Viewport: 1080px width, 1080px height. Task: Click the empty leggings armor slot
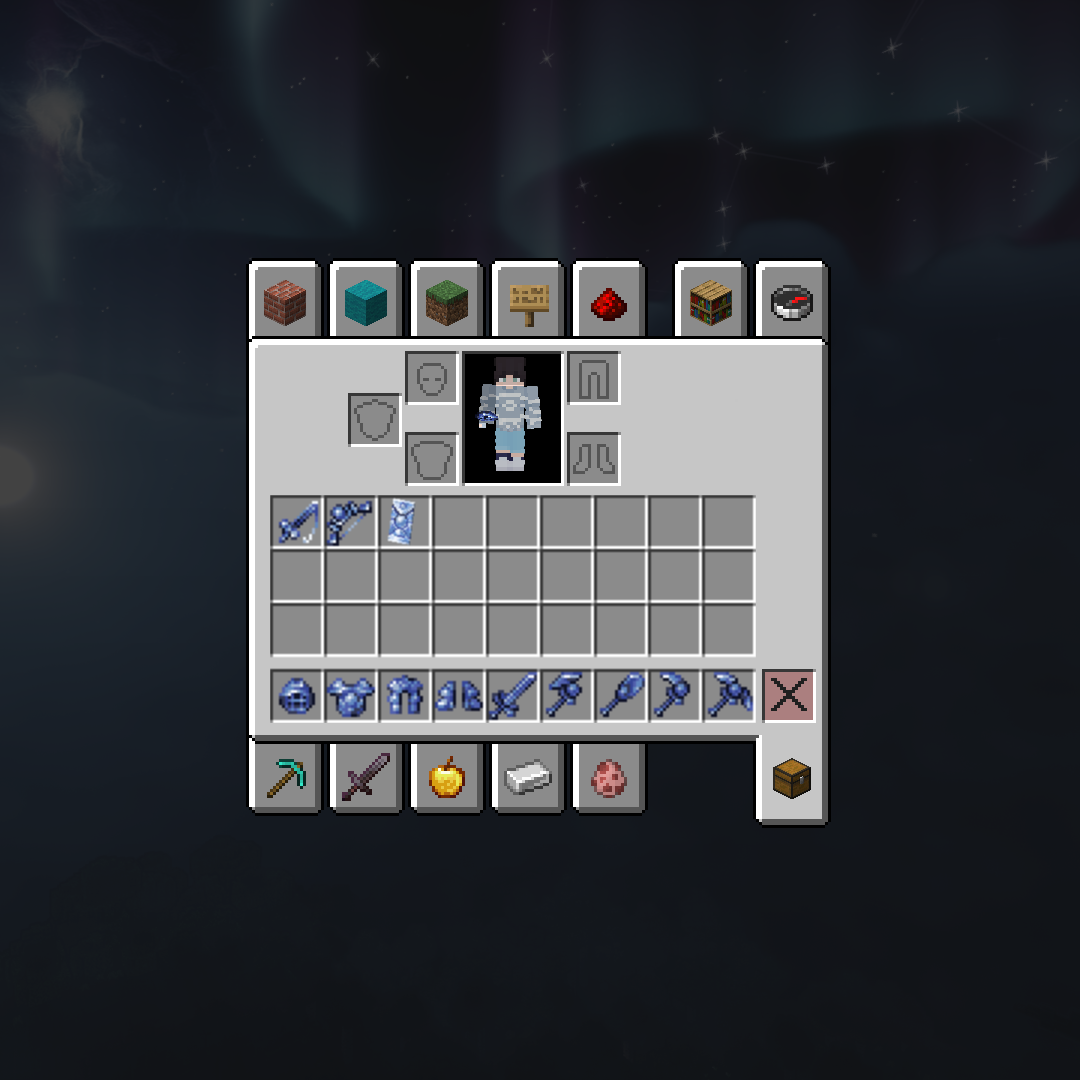click(x=594, y=378)
